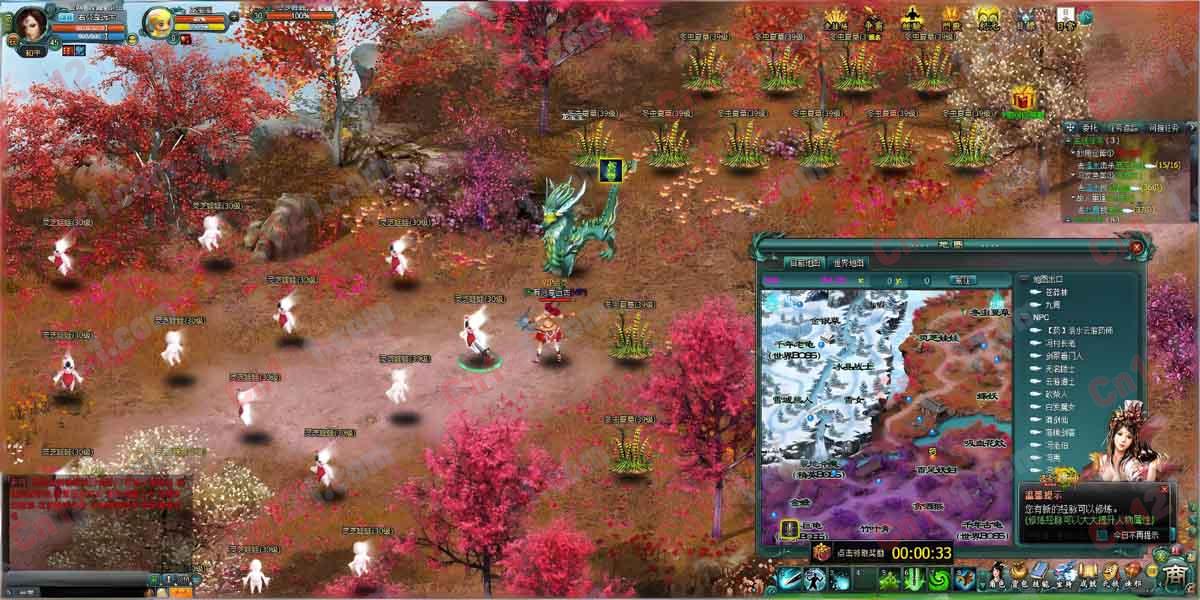Select 九霄 in the map exit list
The image size is (1200, 600).
click(1051, 304)
